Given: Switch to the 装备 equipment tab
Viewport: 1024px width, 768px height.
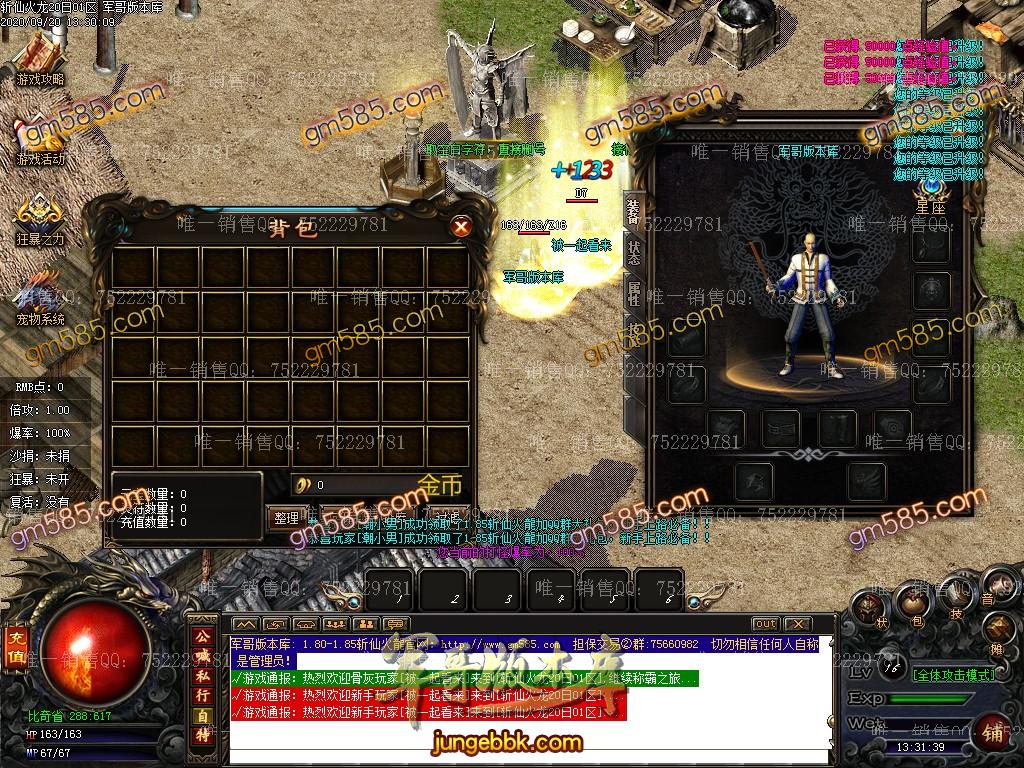Looking at the screenshot, I should tap(633, 211).
